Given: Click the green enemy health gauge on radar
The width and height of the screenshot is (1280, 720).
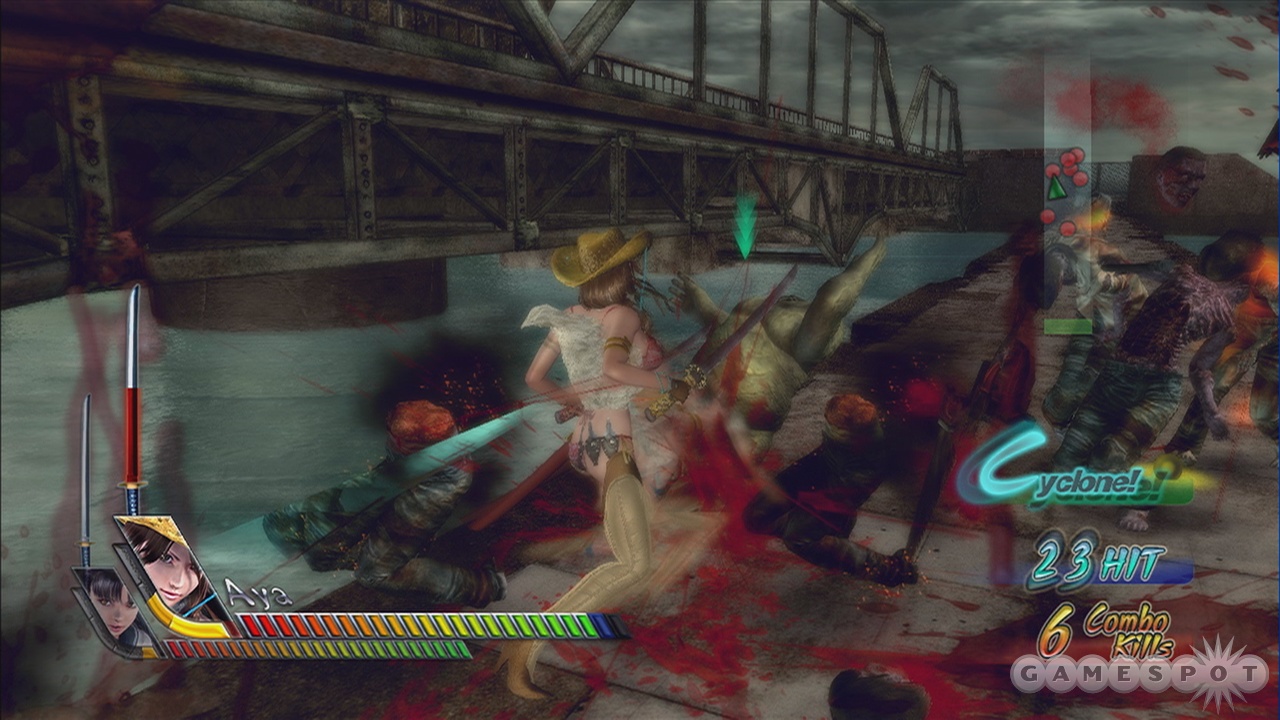Looking at the screenshot, I should tap(1067, 325).
